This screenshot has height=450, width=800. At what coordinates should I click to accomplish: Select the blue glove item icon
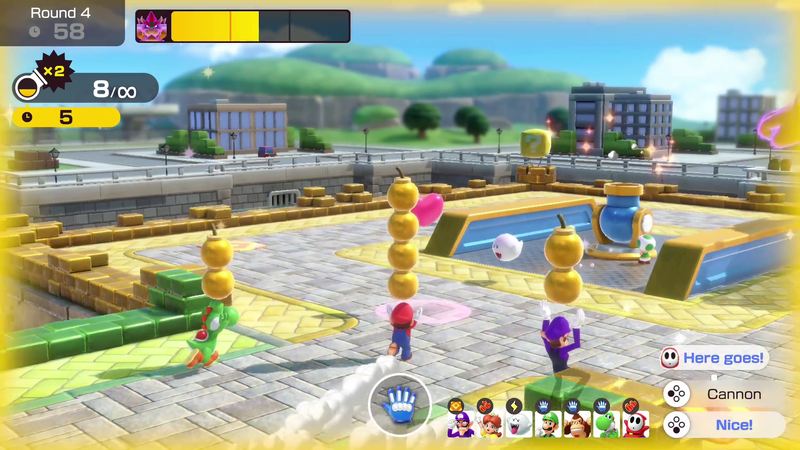pyautogui.click(x=399, y=406)
